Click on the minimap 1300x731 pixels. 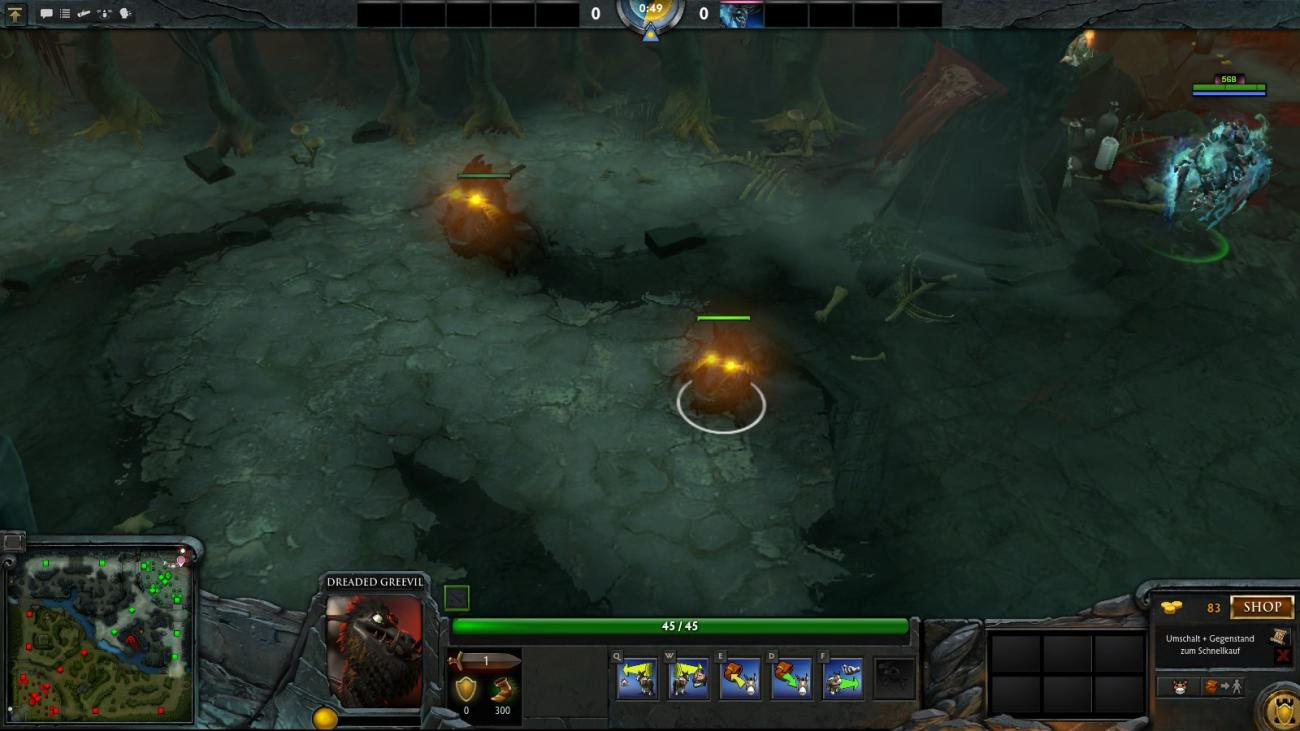tap(100, 637)
